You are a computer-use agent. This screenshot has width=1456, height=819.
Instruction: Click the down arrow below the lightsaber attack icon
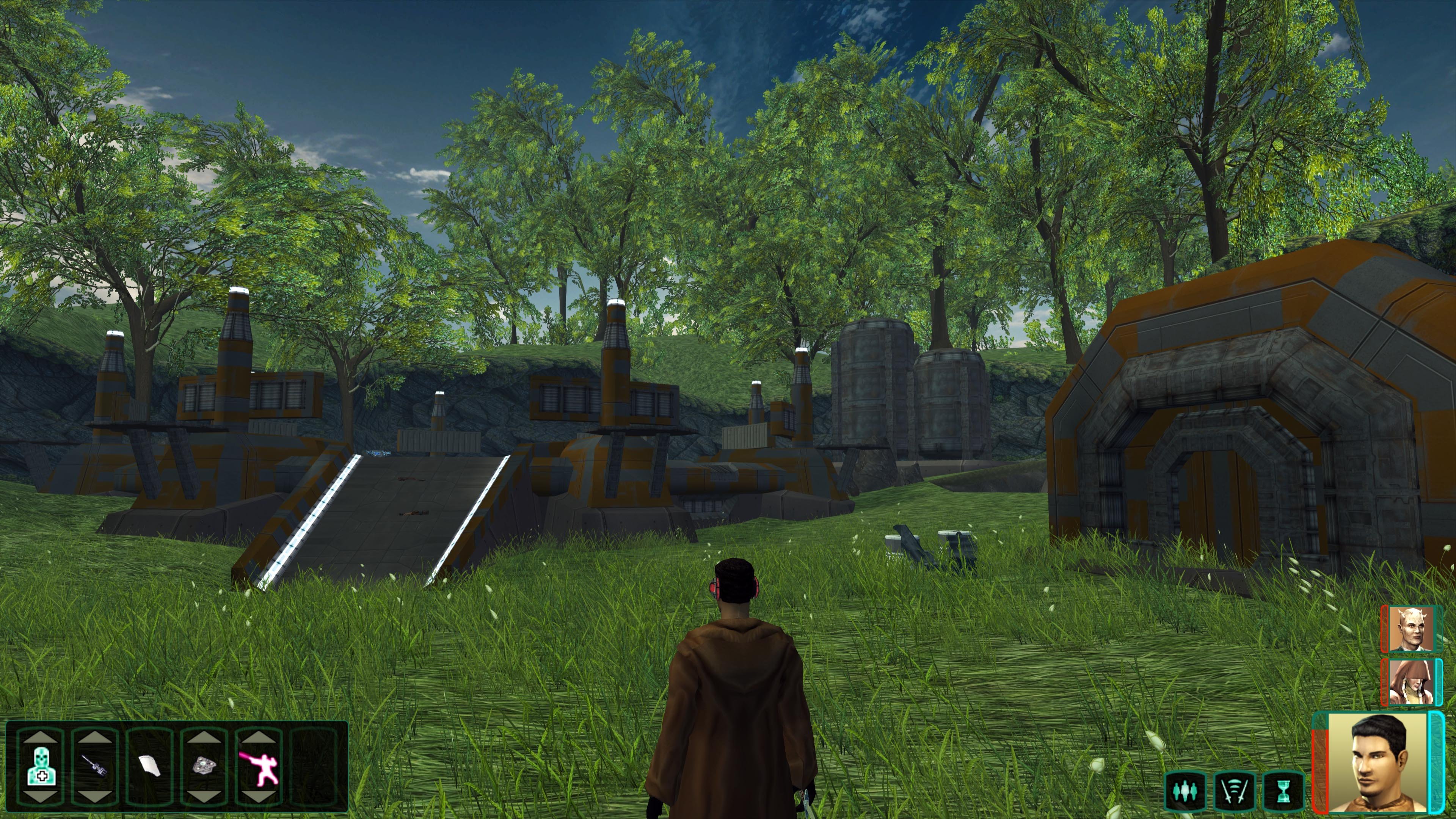(x=258, y=797)
